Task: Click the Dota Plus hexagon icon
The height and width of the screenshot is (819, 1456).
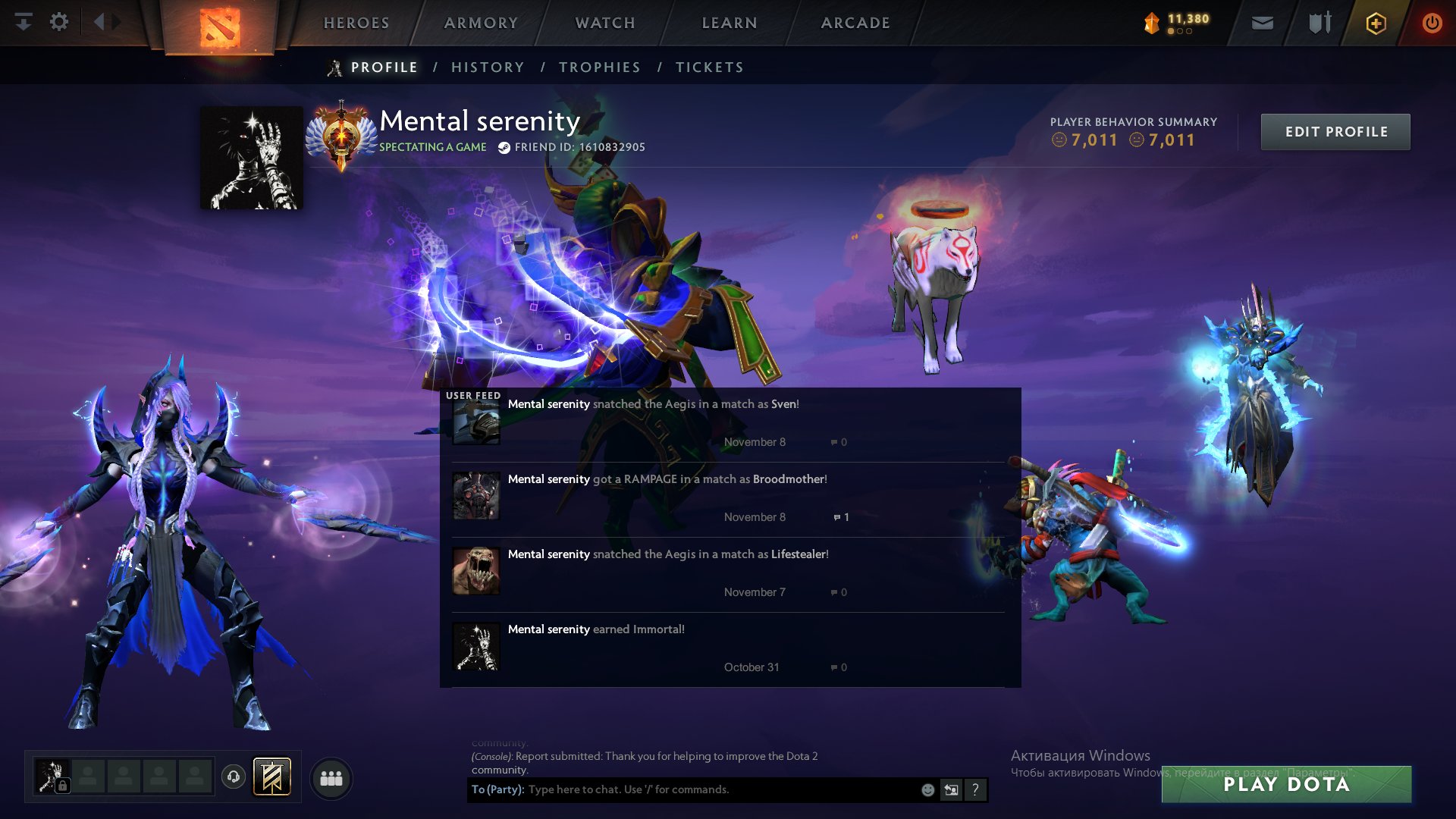Action: pyautogui.click(x=1375, y=23)
